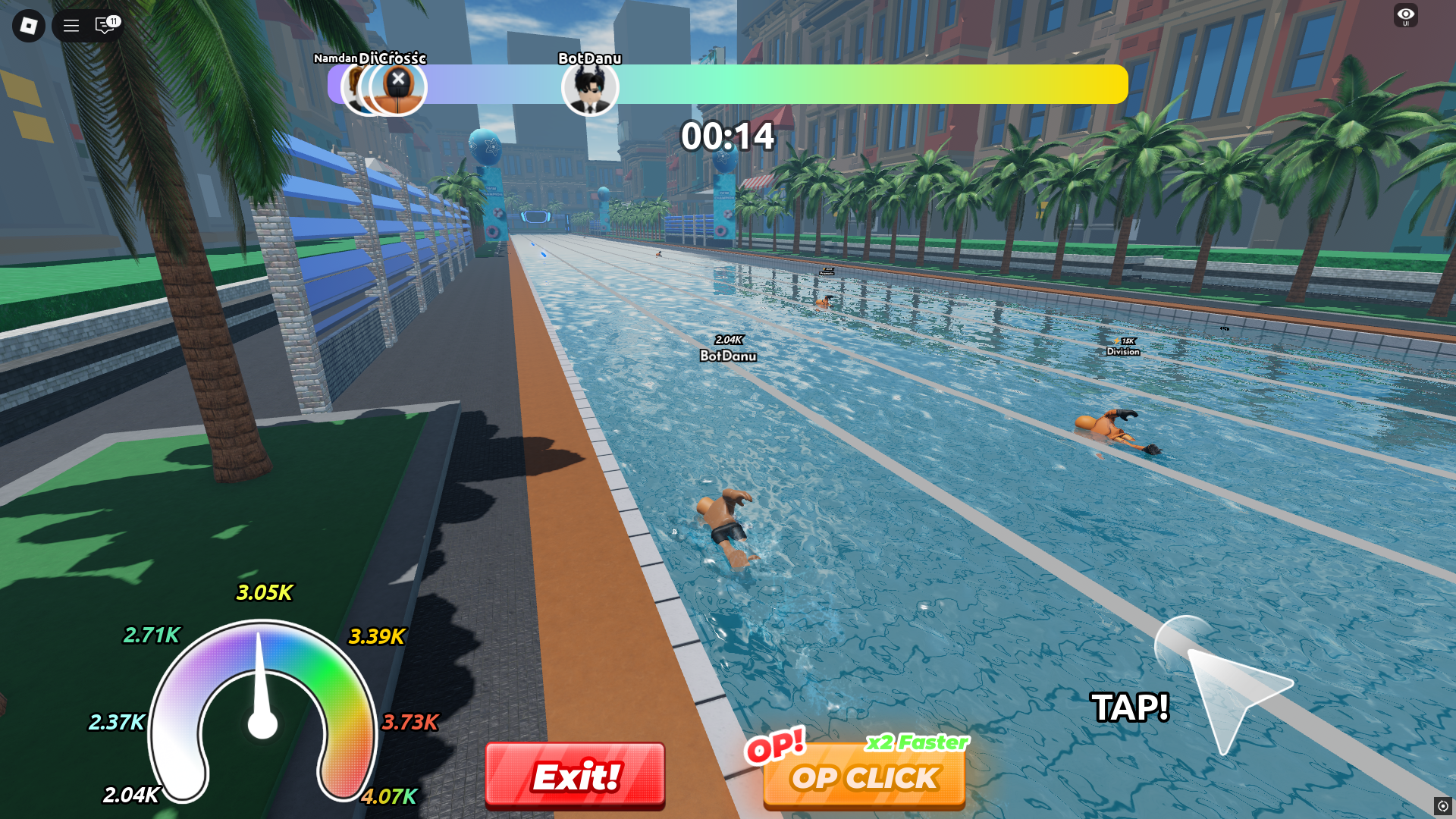The height and width of the screenshot is (819, 1456).
Task: Click the rainbow race progress bar
Action: [834, 84]
